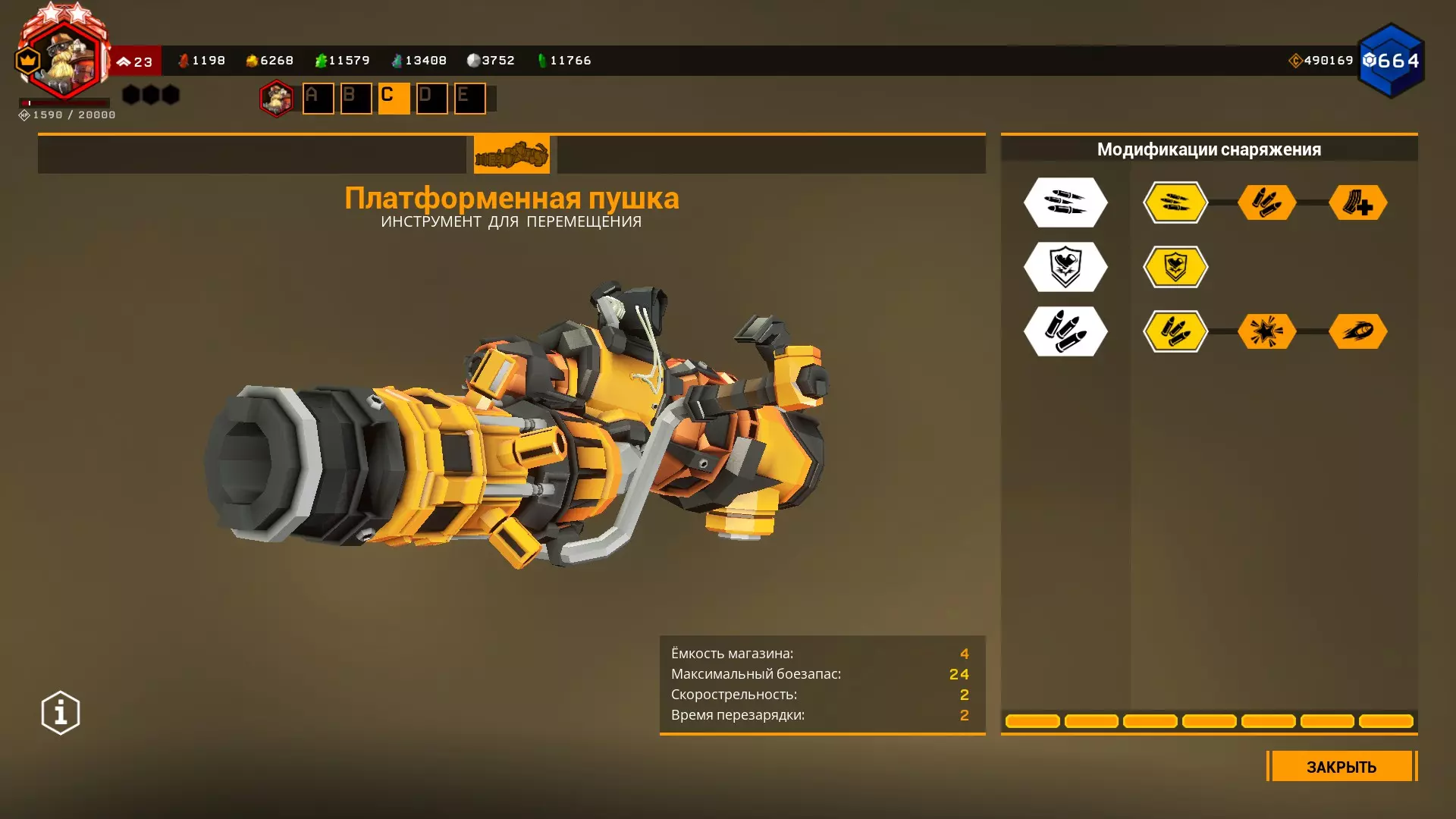Close the weapon screen with ЗАКРЫТЬ
The image size is (1456, 819).
(1341, 767)
